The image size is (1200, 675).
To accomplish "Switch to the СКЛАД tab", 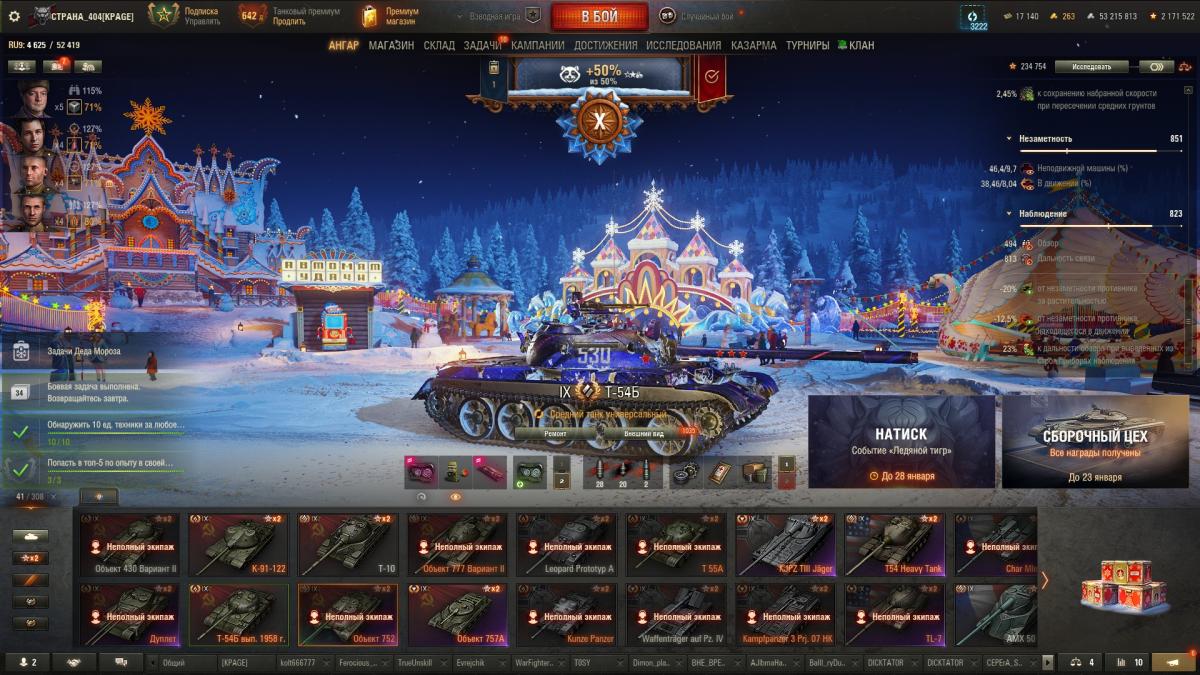I will coord(439,45).
